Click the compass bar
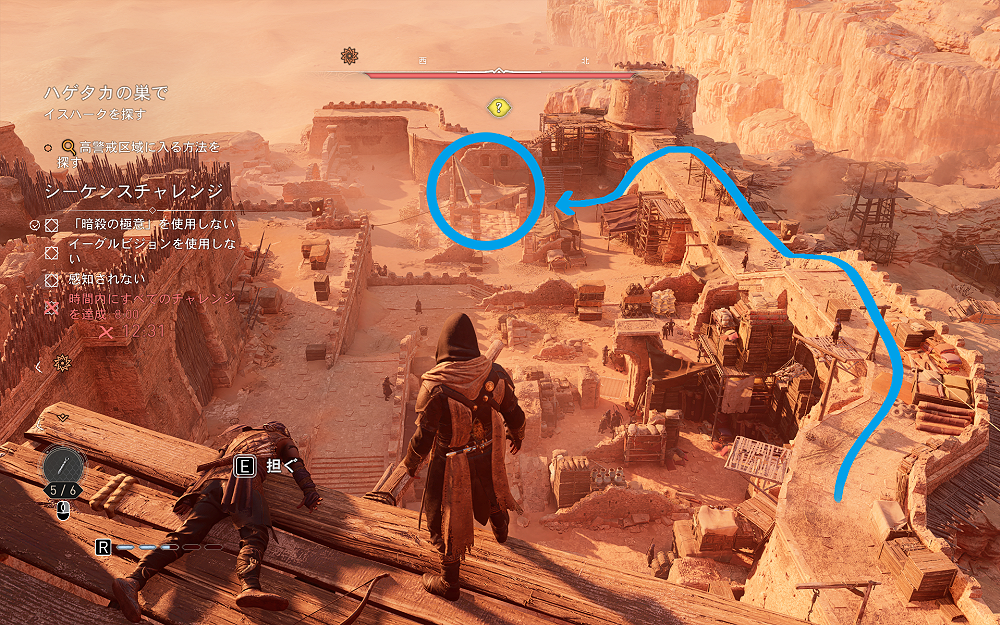The width and height of the screenshot is (1000, 625). pos(500,72)
